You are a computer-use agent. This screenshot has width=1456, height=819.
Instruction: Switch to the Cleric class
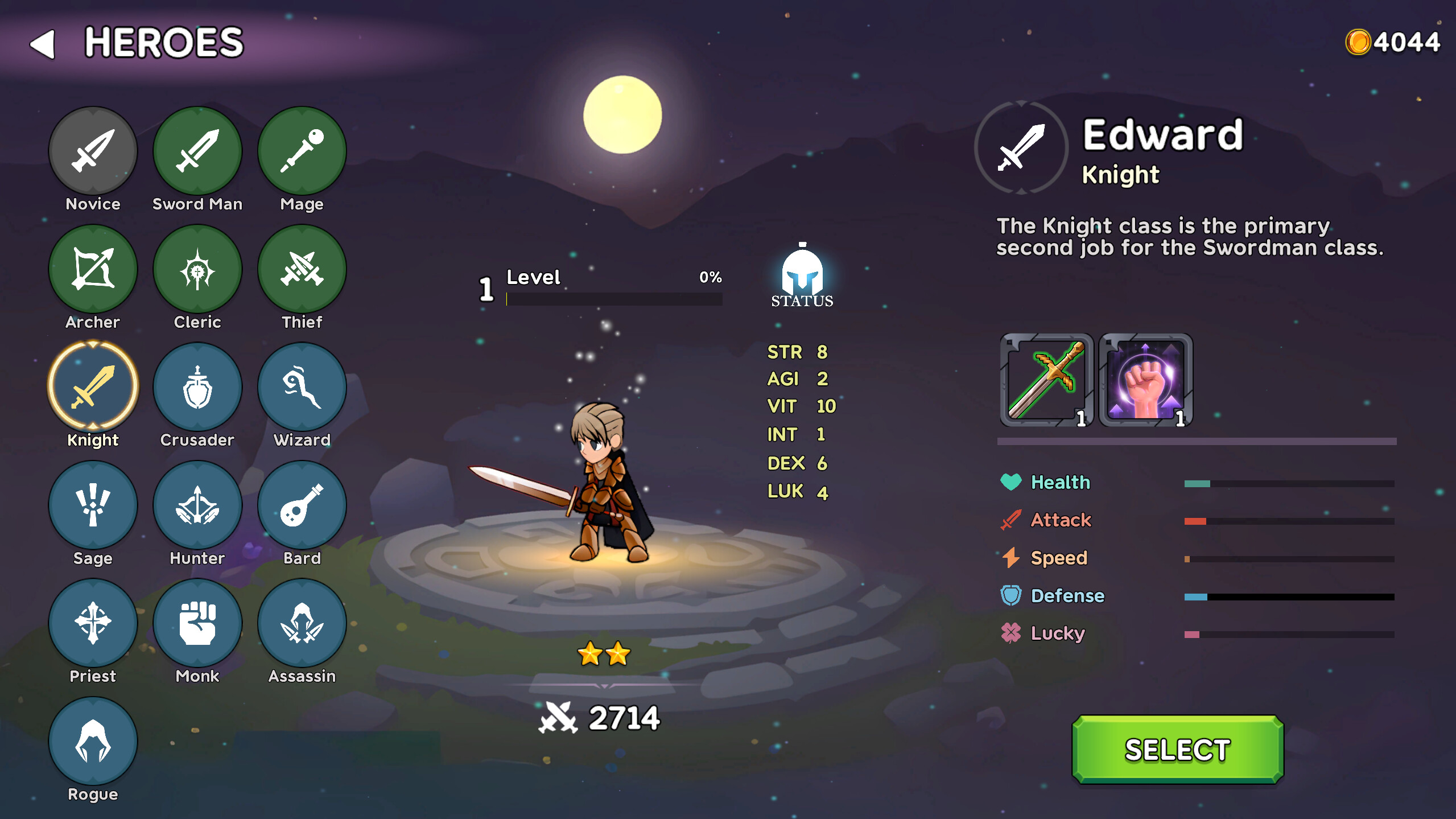tap(197, 267)
